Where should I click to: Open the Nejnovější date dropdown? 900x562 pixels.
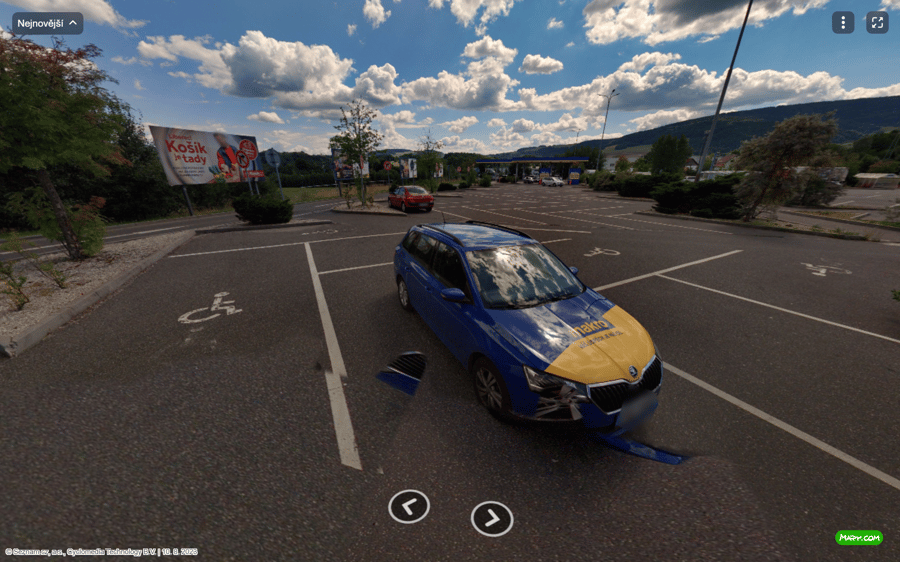coord(47,23)
